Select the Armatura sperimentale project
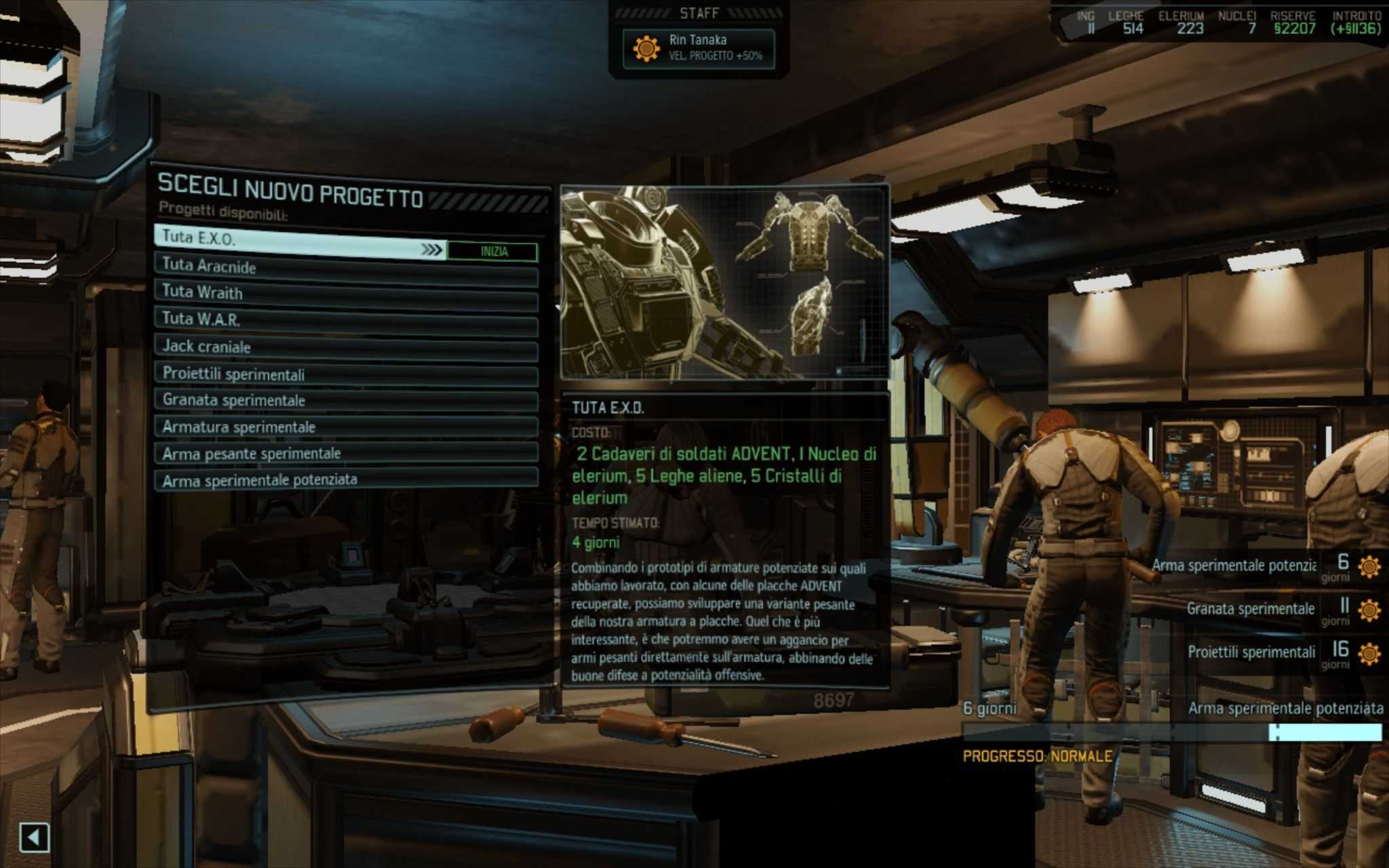Screen dimensions: 1389x868 click(x=346, y=427)
